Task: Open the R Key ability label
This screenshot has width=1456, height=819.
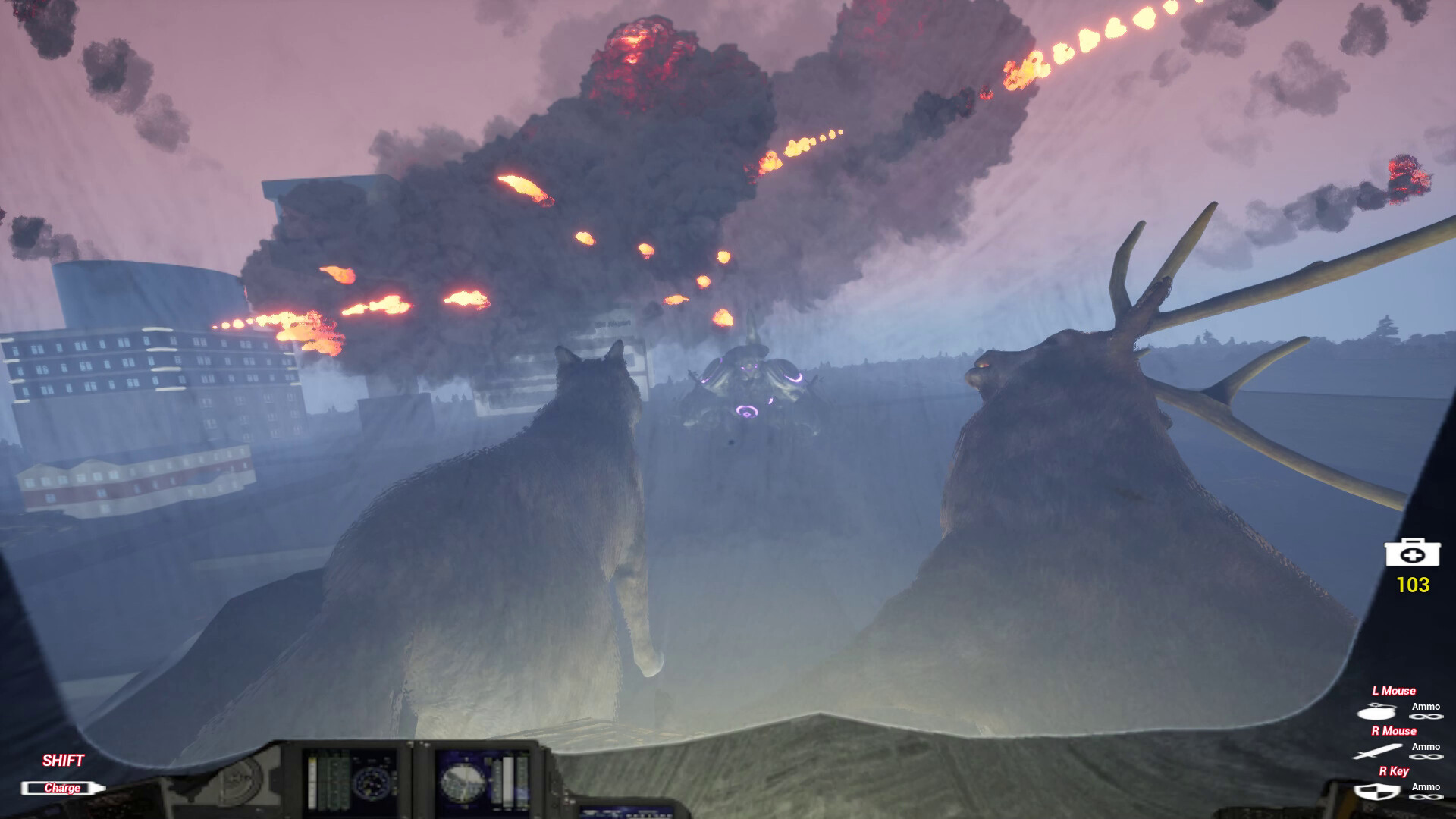Action: click(x=1394, y=771)
